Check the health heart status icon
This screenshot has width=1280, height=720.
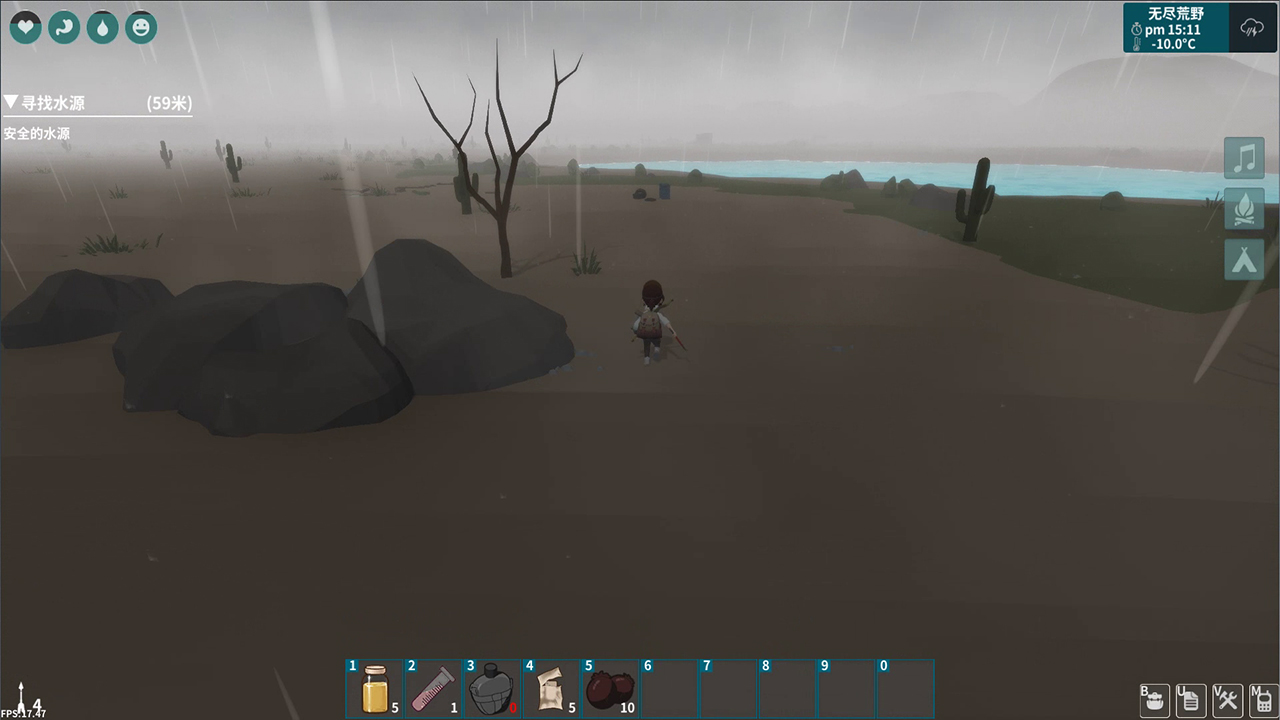[25, 27]
